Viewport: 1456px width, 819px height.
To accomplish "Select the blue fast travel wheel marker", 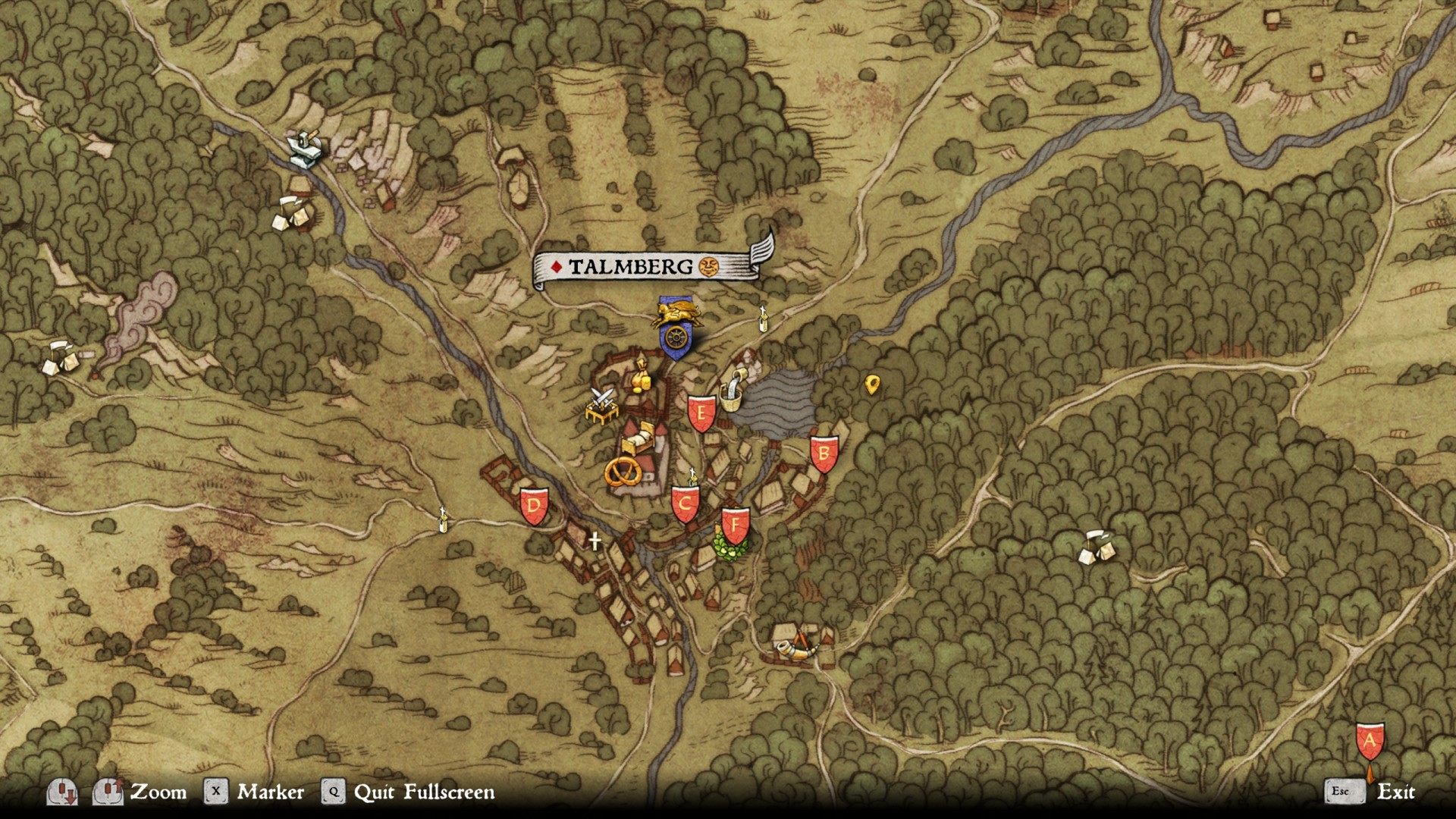I will coord(673,338).
